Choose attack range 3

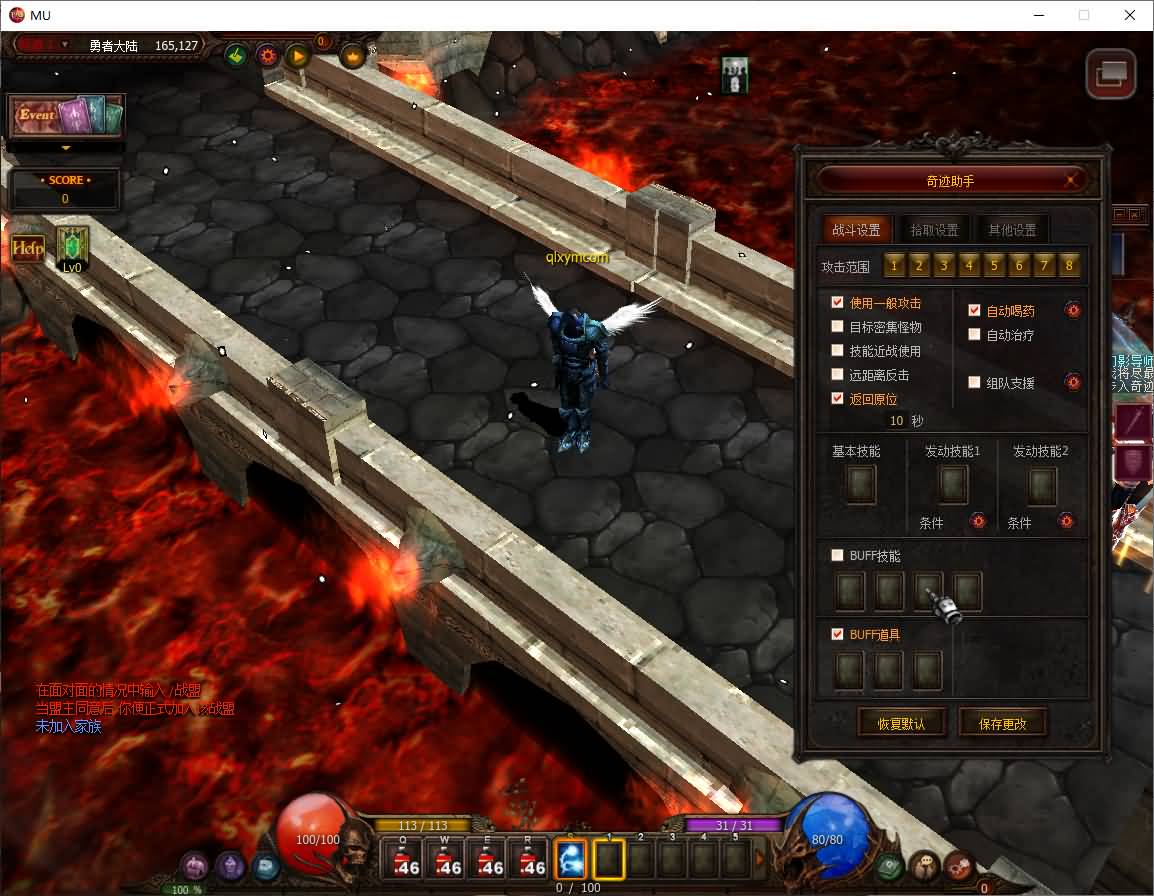coord(944,266)
